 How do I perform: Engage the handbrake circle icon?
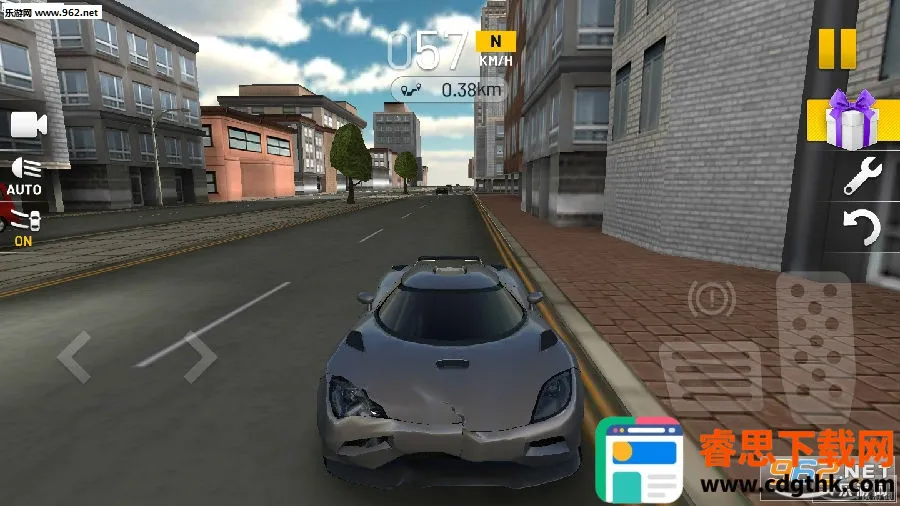711,297
